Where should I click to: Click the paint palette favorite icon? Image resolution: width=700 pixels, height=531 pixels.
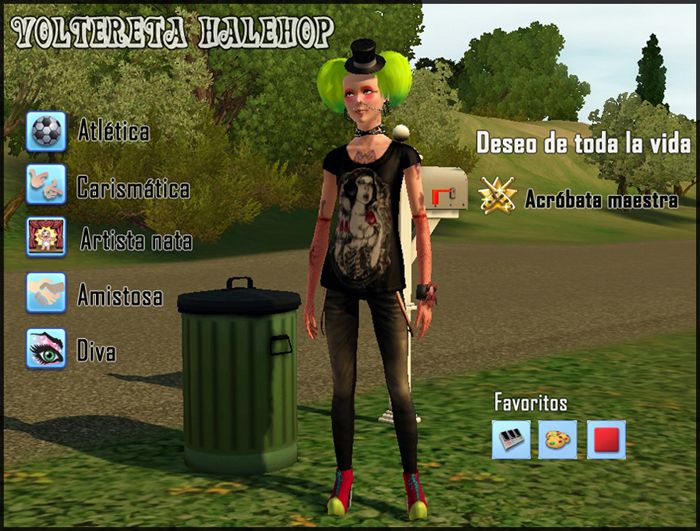point(558,439)
